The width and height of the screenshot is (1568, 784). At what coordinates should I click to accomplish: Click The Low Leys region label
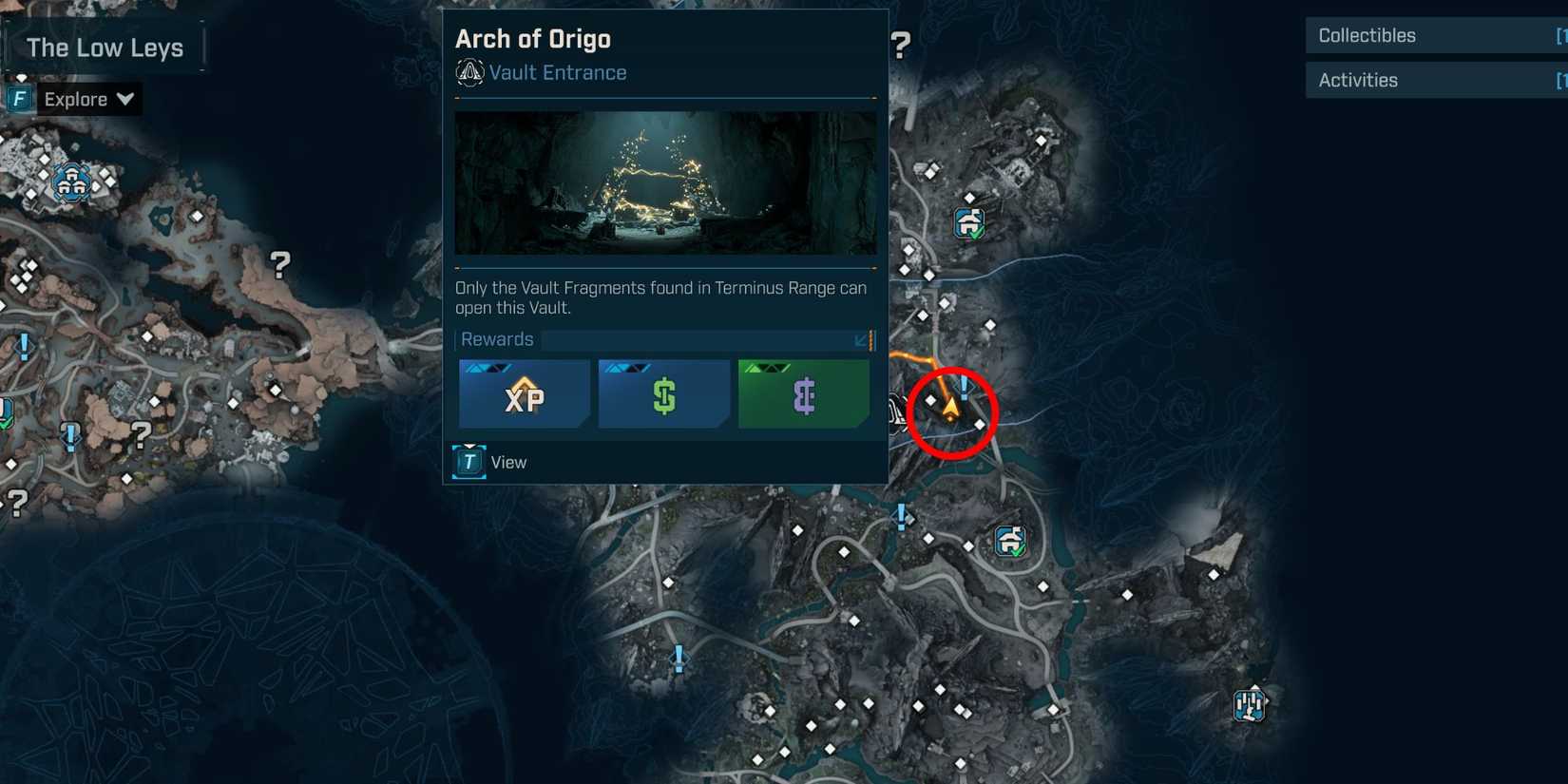tap(105, 47)
